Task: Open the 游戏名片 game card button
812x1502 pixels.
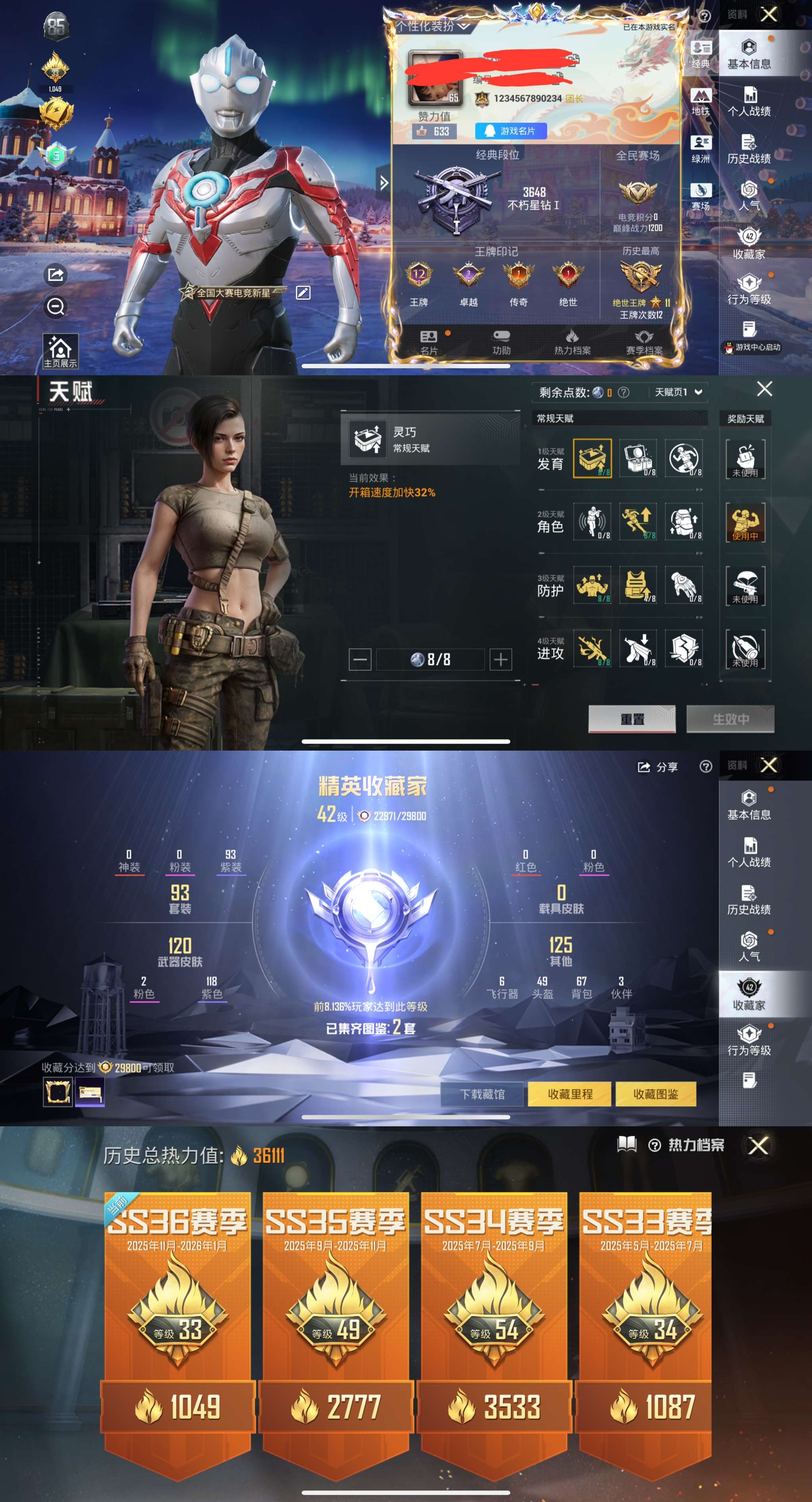Action: pos(511,131)
